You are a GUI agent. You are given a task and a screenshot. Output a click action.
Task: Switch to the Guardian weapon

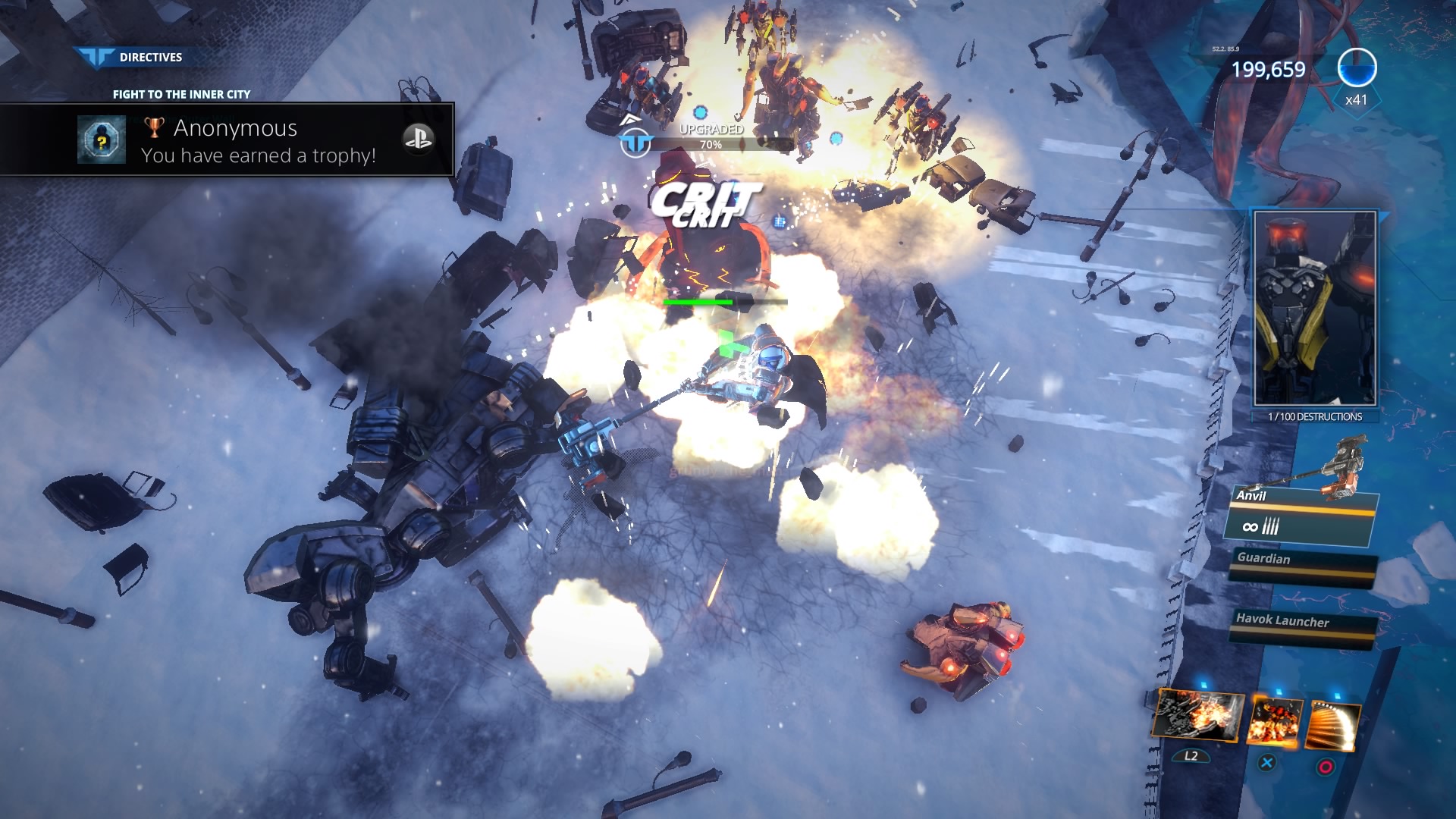coord(1301,565)
